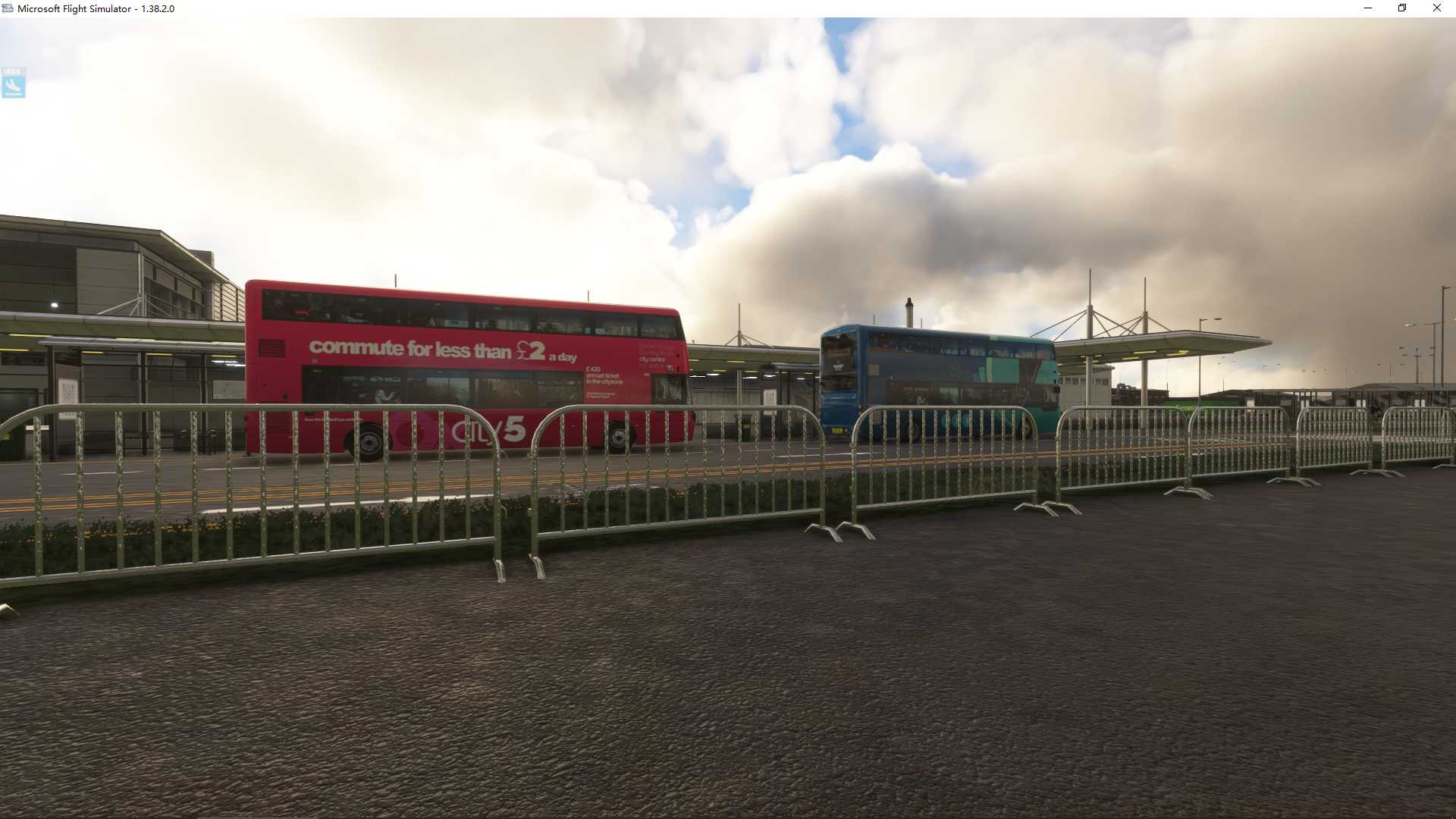The image size is (1456, 819).
Task: Select the restore down window control
Action: coord(1401,8)
